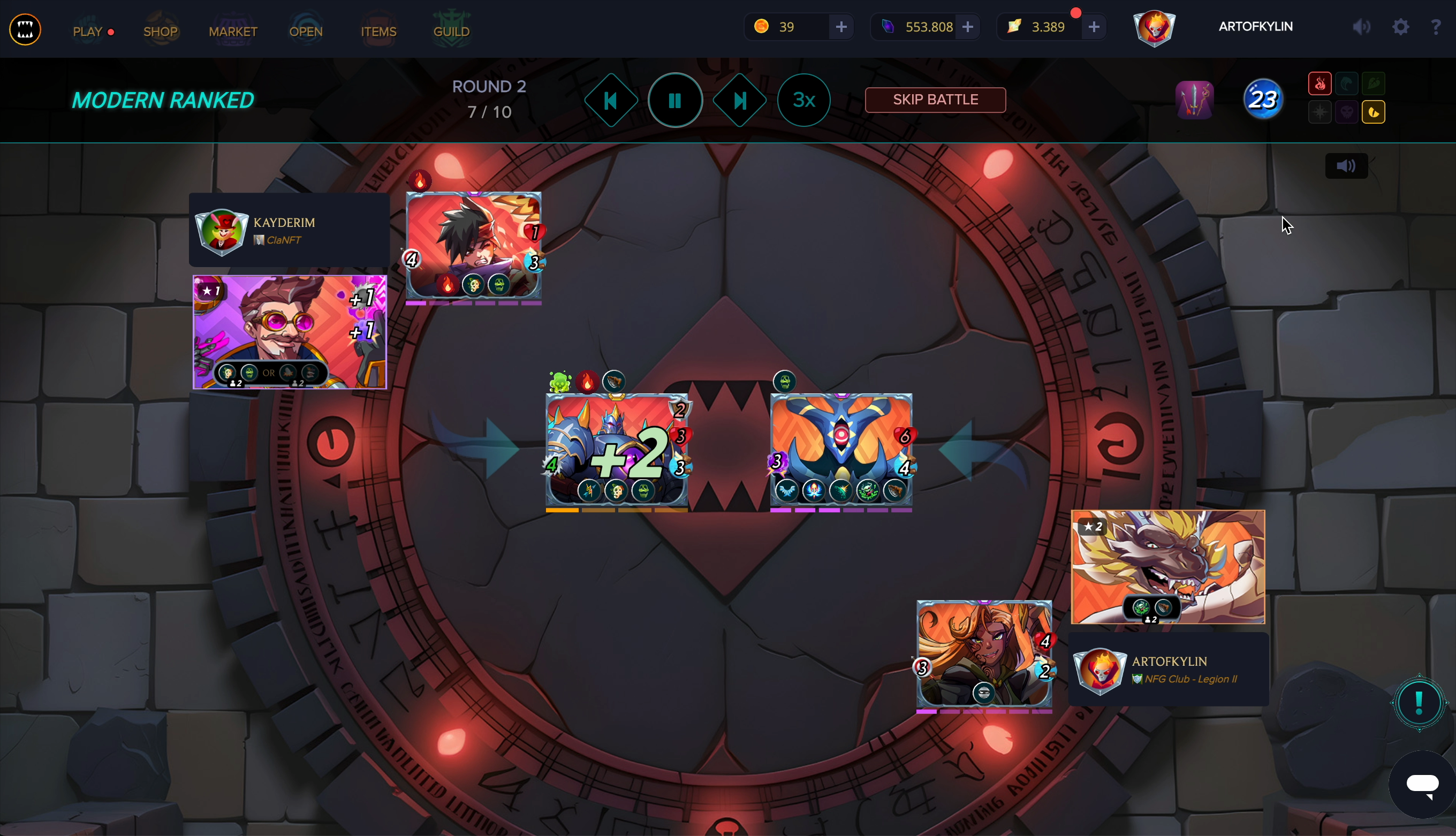
Task: Pause the battle replay
Action: click(x=674, y=101)
